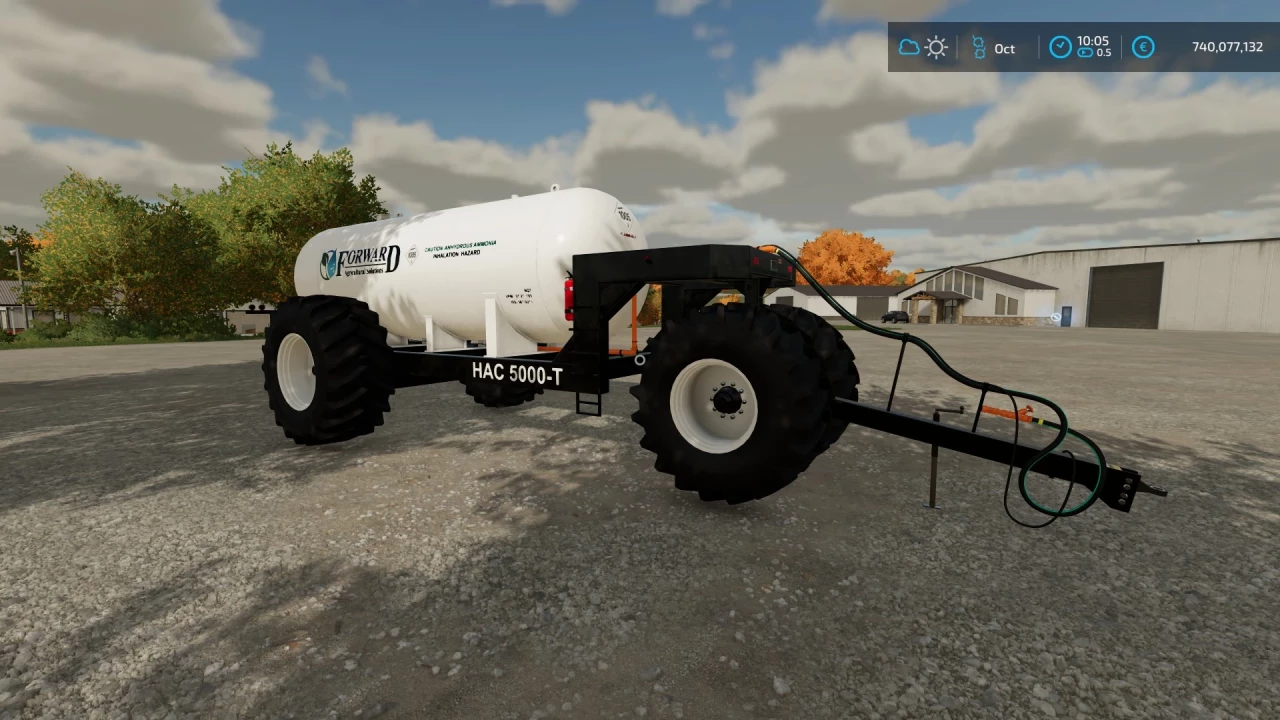Click the Forward Agricultural Solutions logo decal
1280x720 pixels.
point(360,262)
